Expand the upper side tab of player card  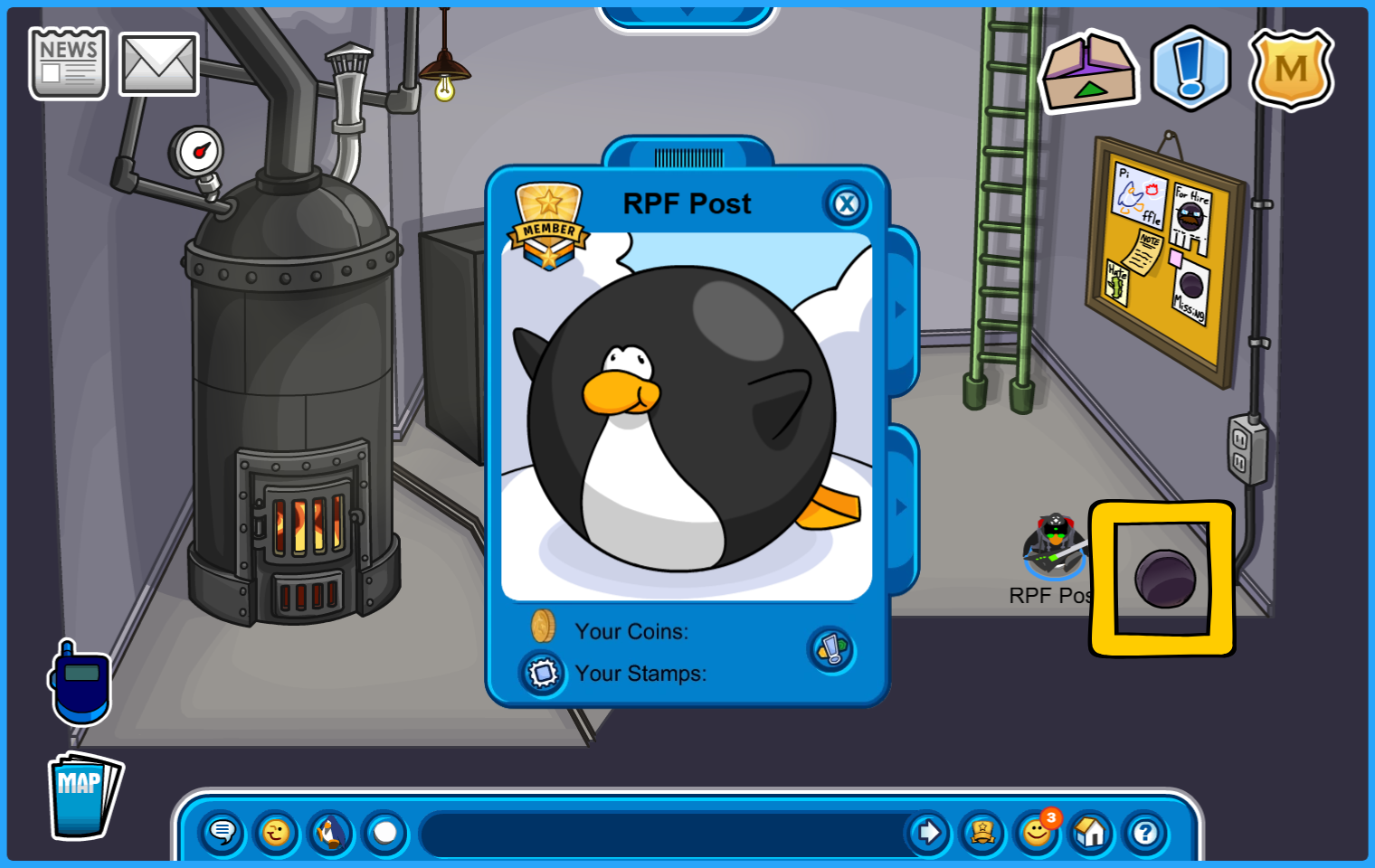click(901, 310)
